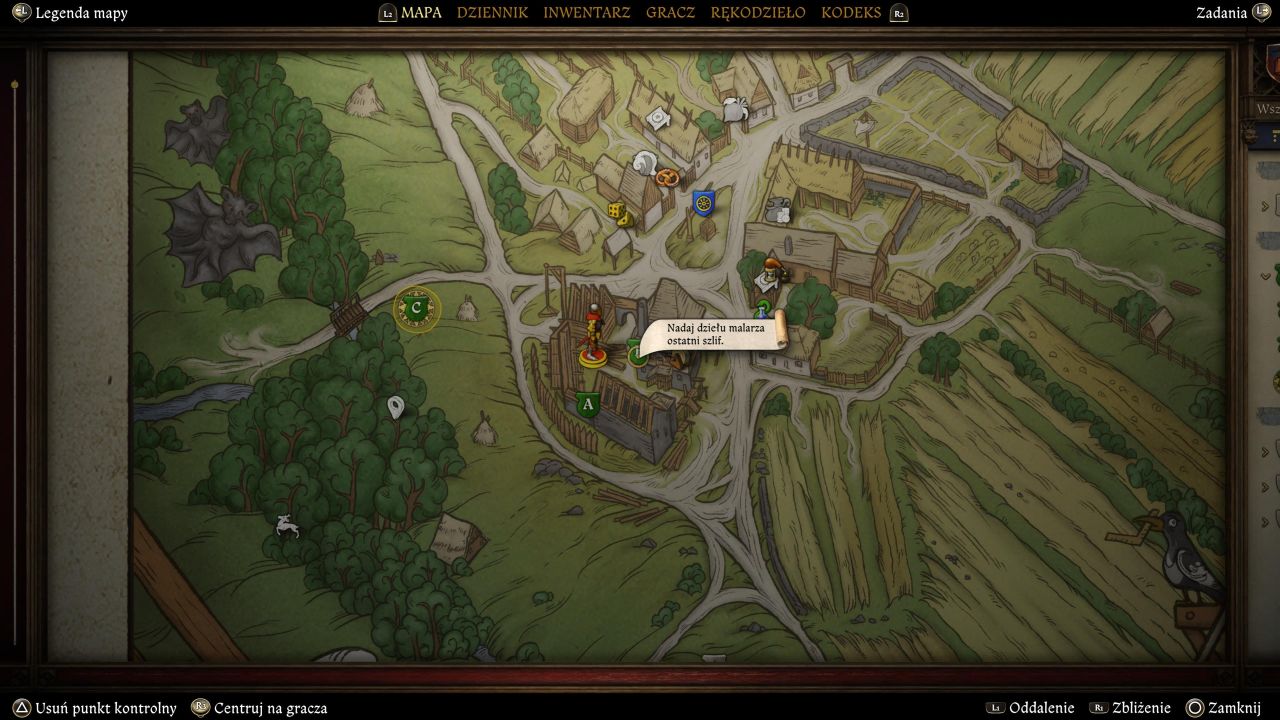This screenshot has height=720, width=1280.
Task: Click the yellow dice gambling marker
Action: pos(619,213)
